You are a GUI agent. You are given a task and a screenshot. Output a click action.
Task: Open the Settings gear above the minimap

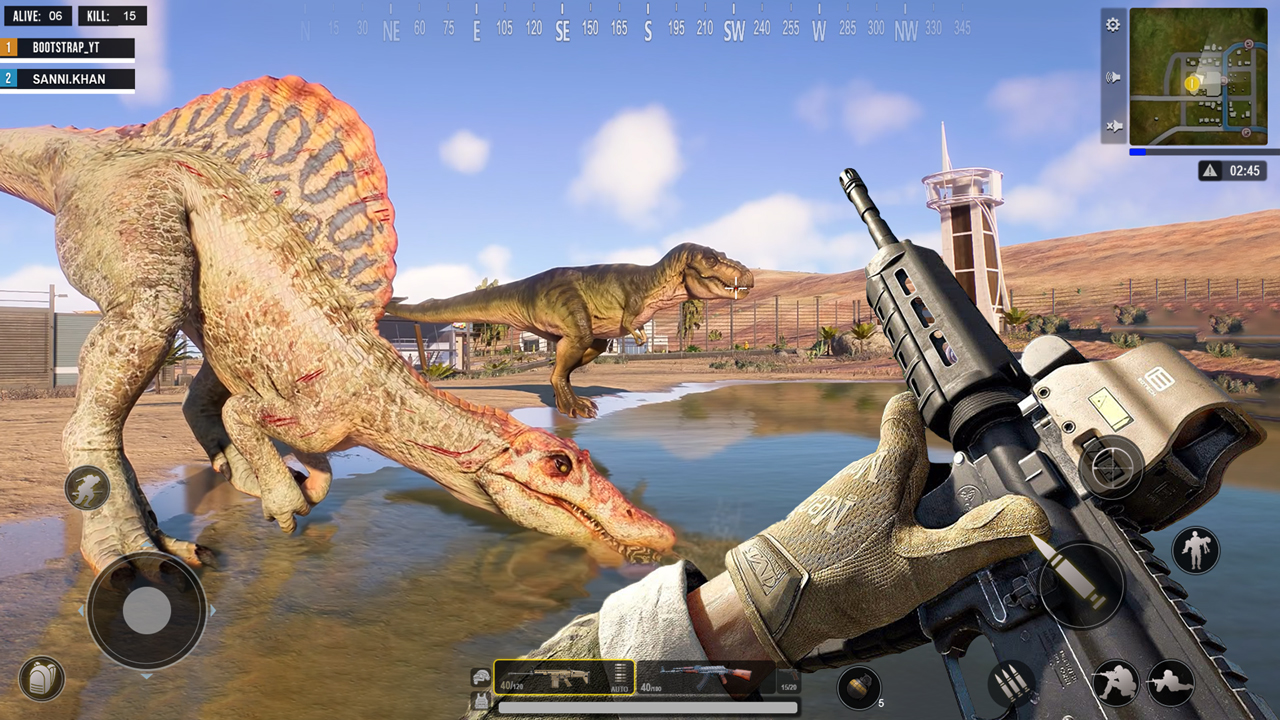click(1113, 25)
